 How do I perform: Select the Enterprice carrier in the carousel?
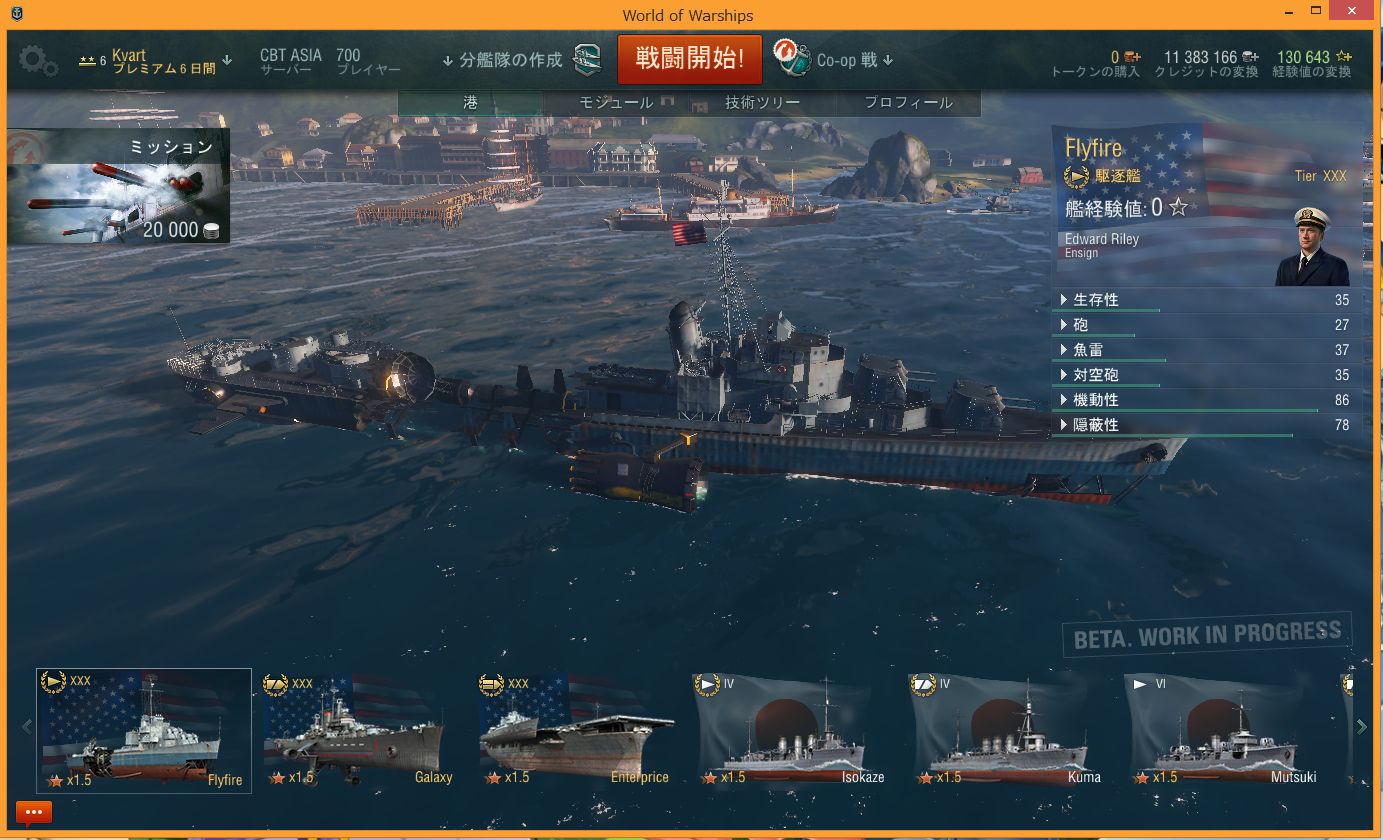576,731
